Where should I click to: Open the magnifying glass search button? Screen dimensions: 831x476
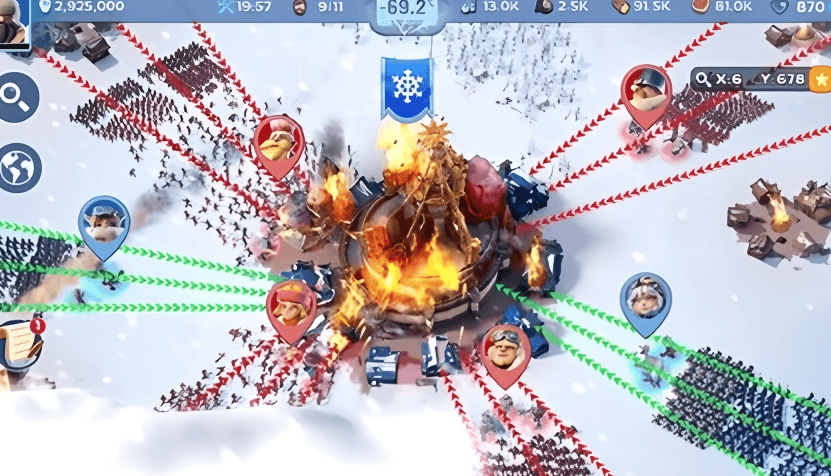pos(18,97)
